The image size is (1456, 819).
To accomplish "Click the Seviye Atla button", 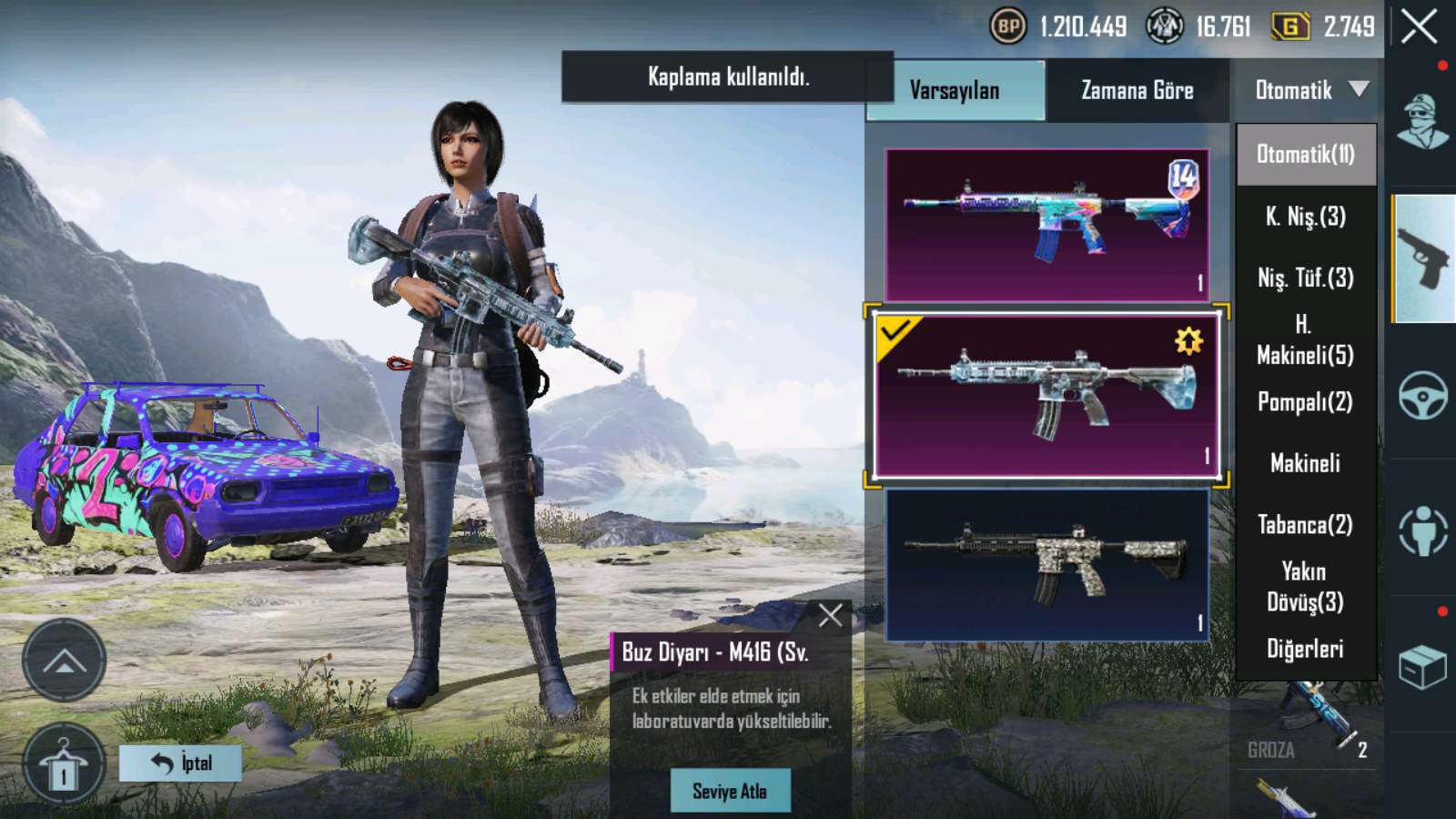I will coord(730,791).
